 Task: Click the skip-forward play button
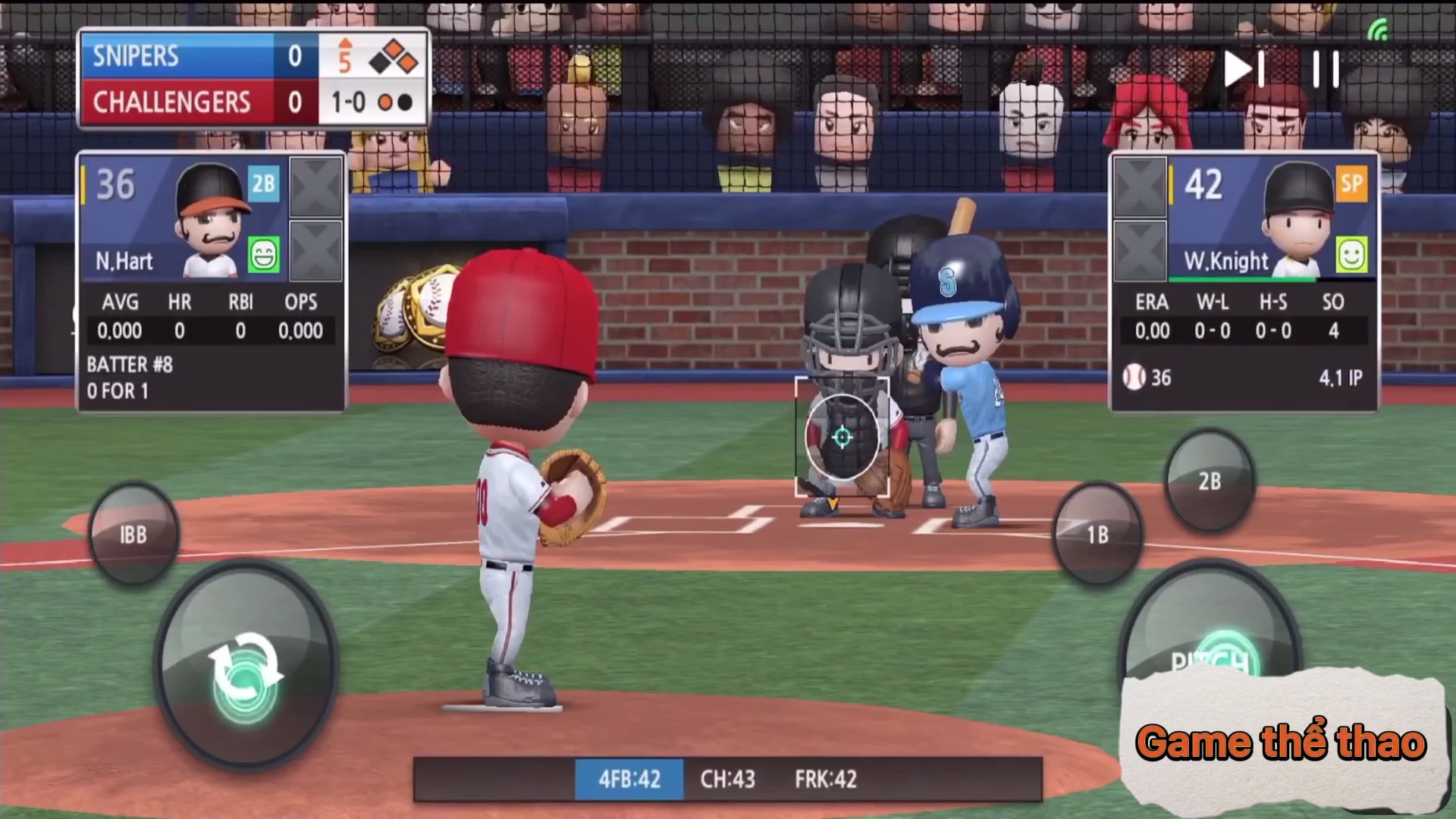point(1244,69)
